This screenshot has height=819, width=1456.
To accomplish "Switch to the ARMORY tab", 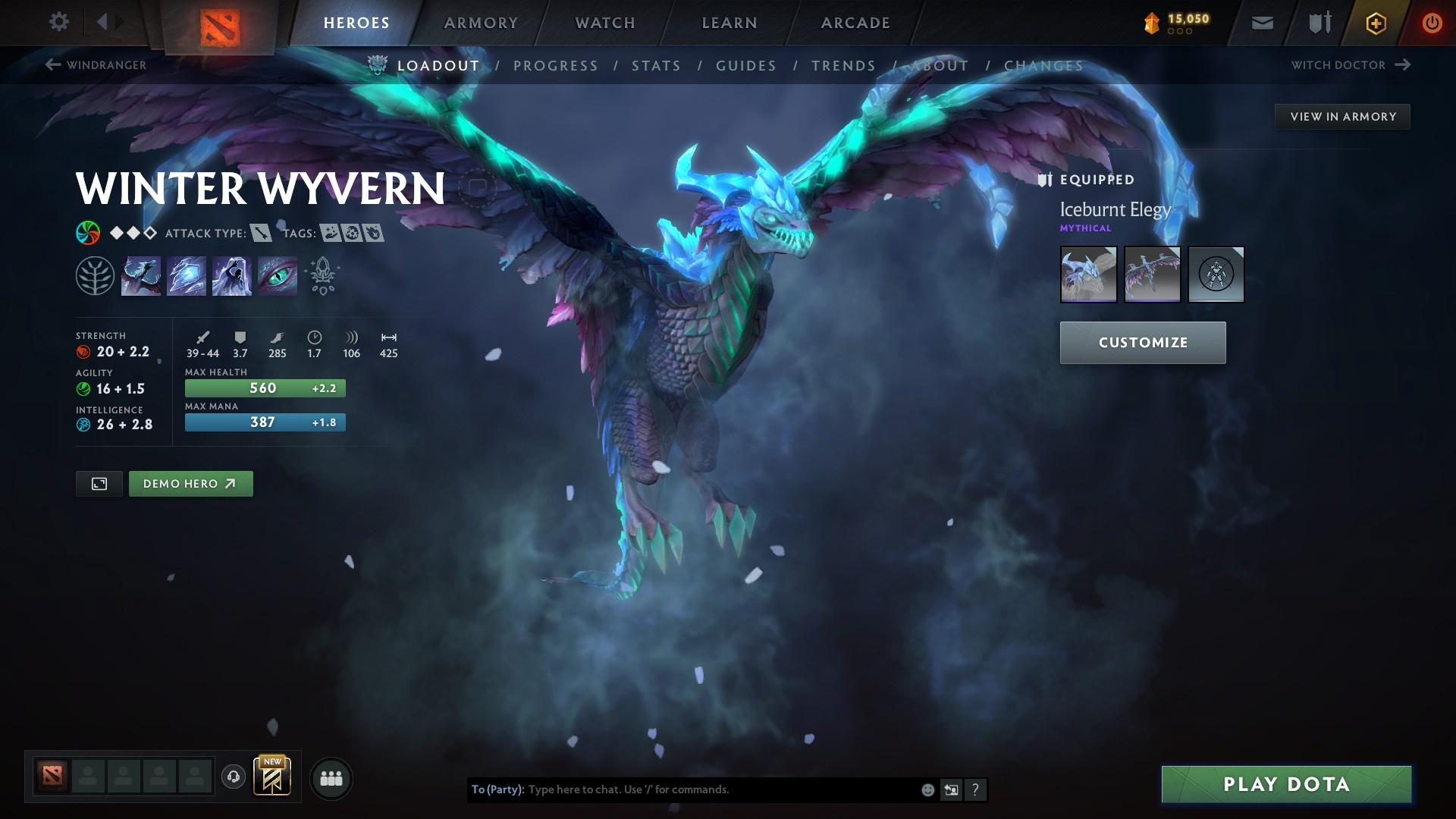I will [x=481, y=22].
